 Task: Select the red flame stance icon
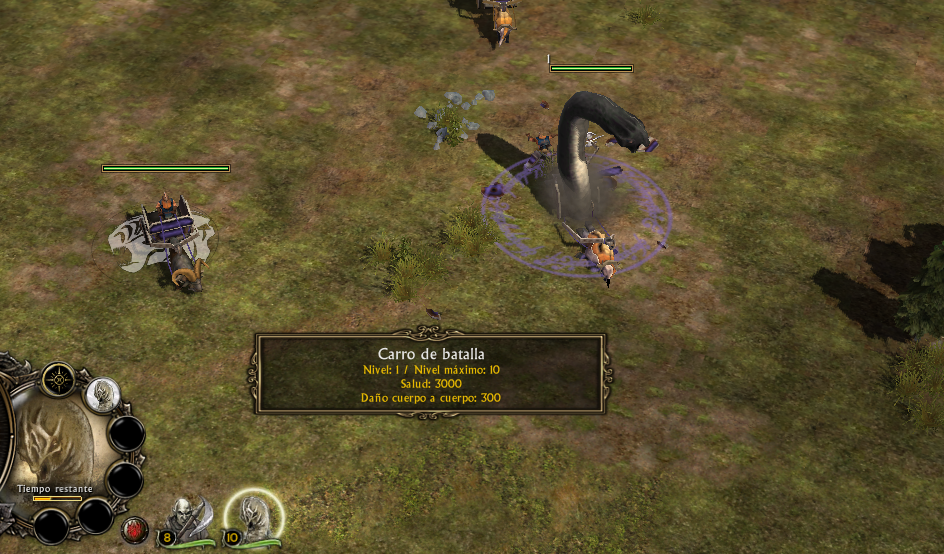pos(133,528)
